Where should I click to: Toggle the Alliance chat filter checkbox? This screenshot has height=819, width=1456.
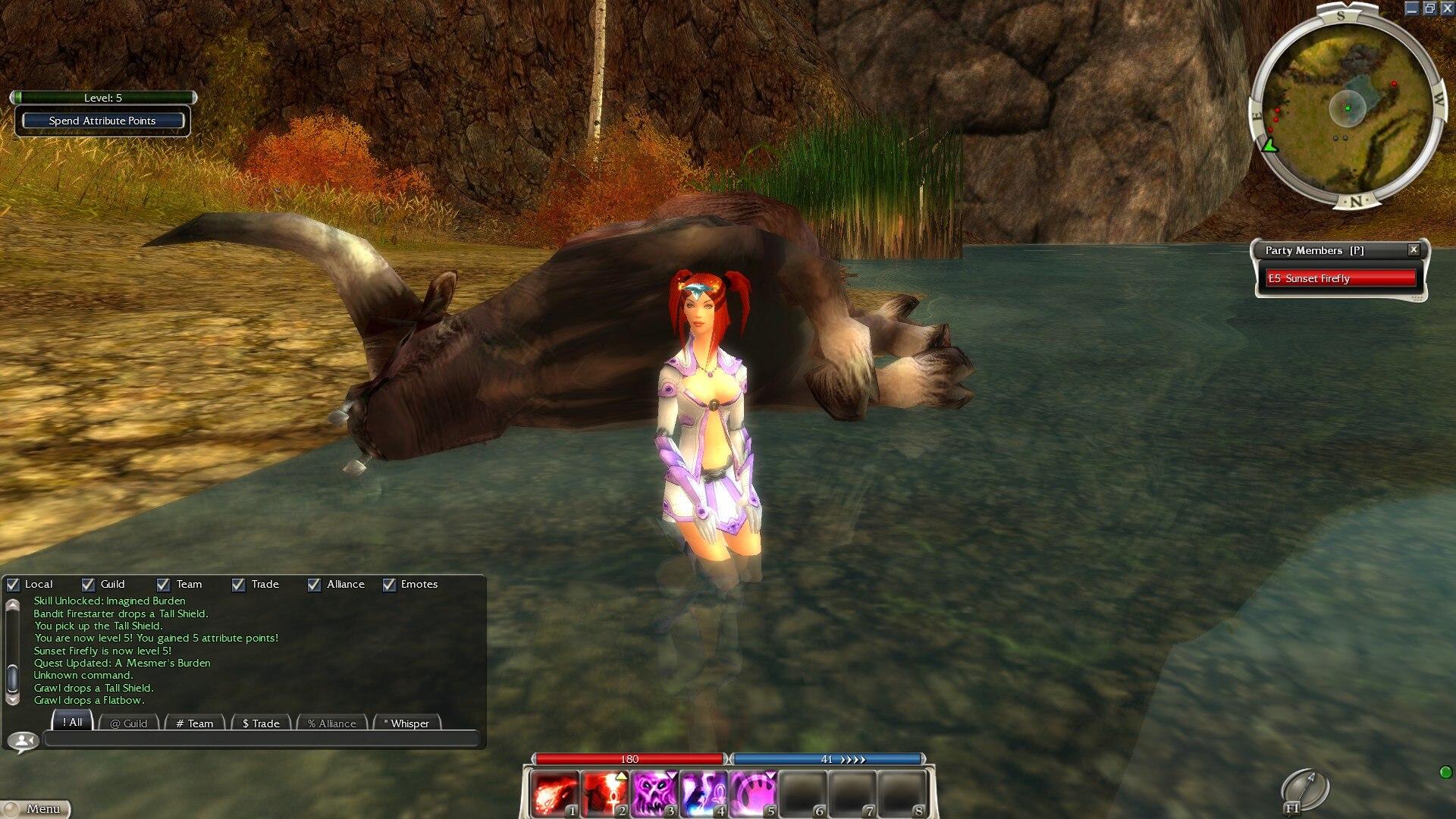(x=314, y=585)
